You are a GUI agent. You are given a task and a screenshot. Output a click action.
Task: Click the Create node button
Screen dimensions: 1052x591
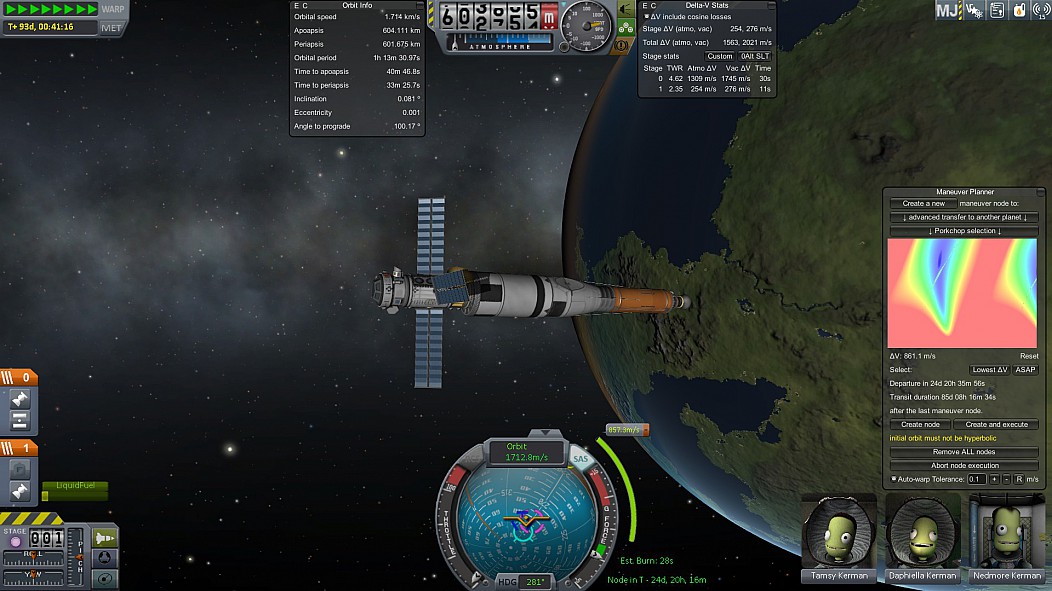pyautogui.click(x=919, y=425)
